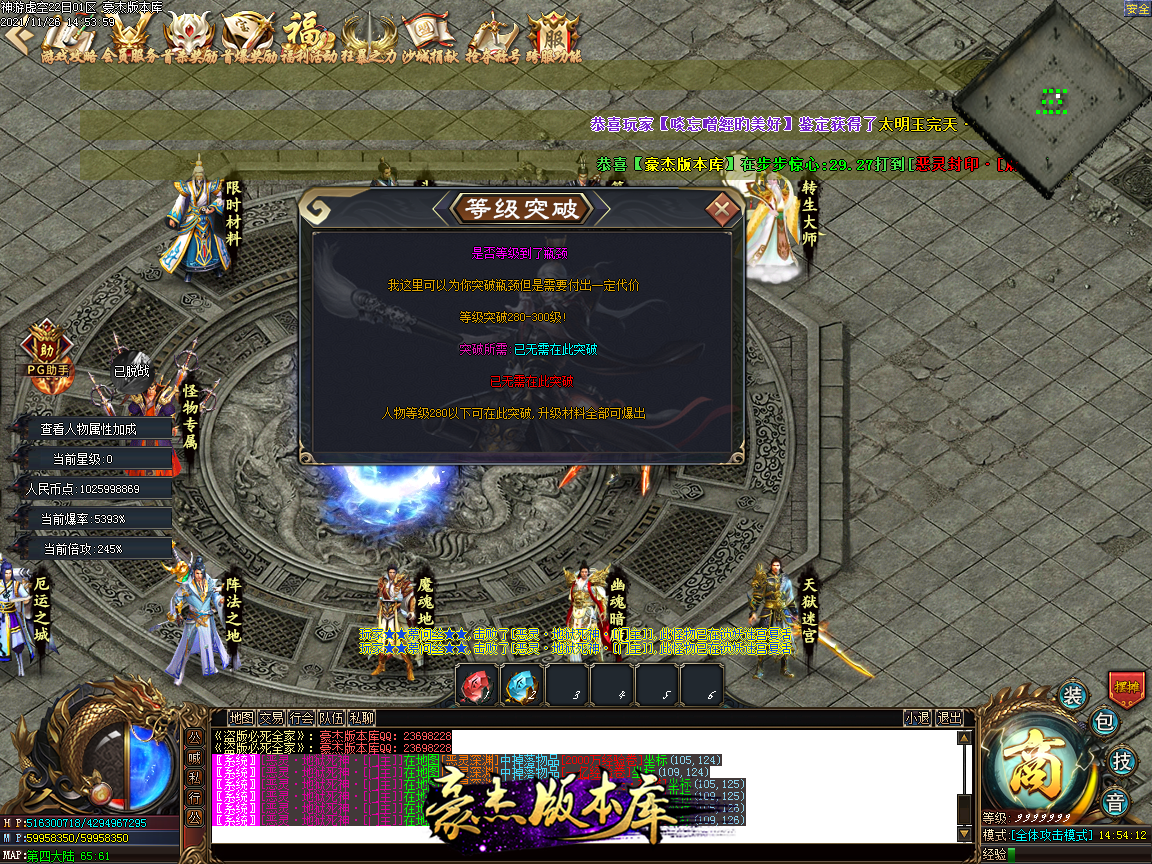Click the 查看人物属性加成 button

tap(88, 429)
